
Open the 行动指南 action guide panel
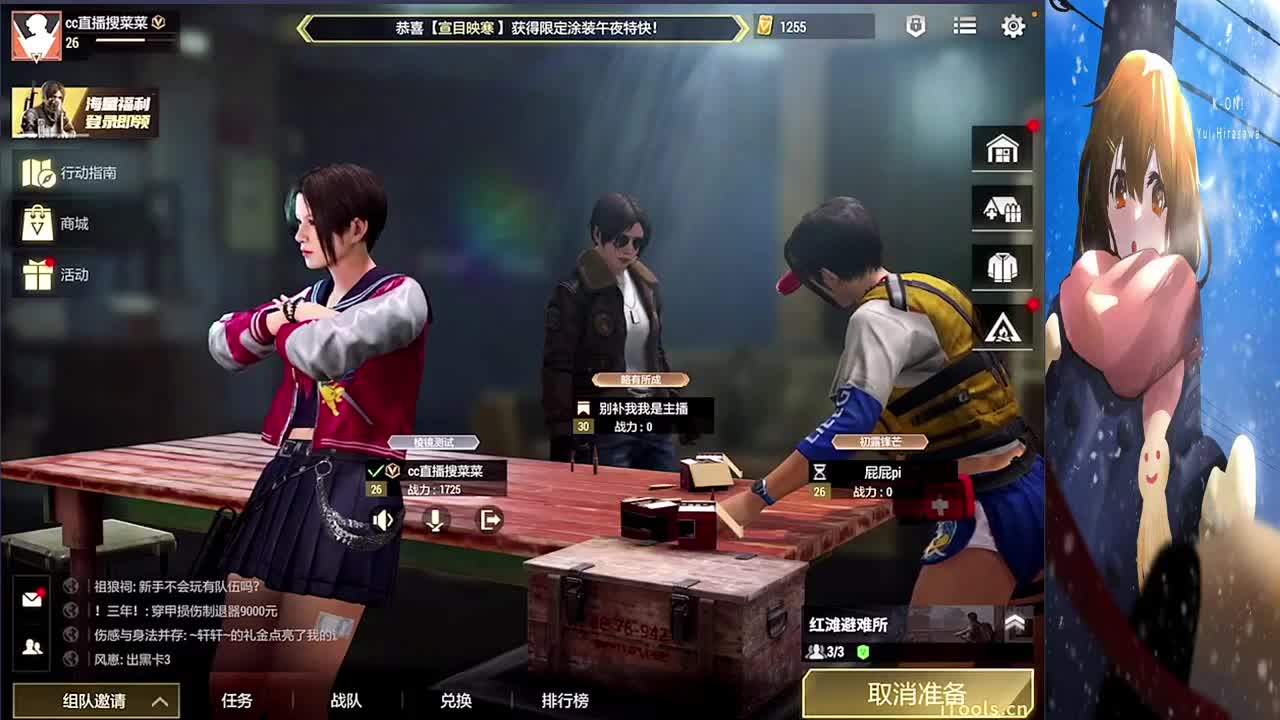[60, 172]
